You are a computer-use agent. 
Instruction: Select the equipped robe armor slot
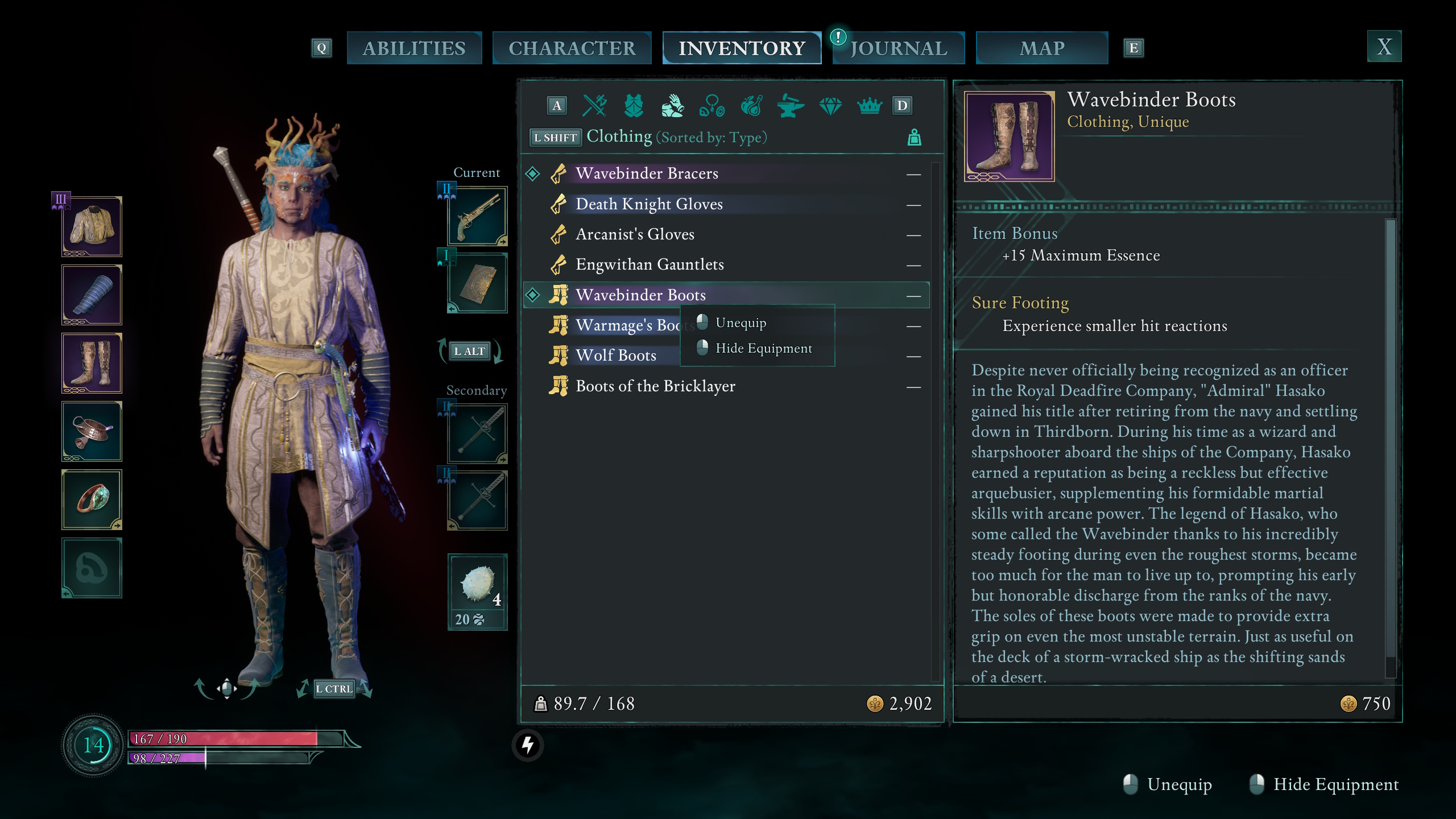click(x=92, y=227)
